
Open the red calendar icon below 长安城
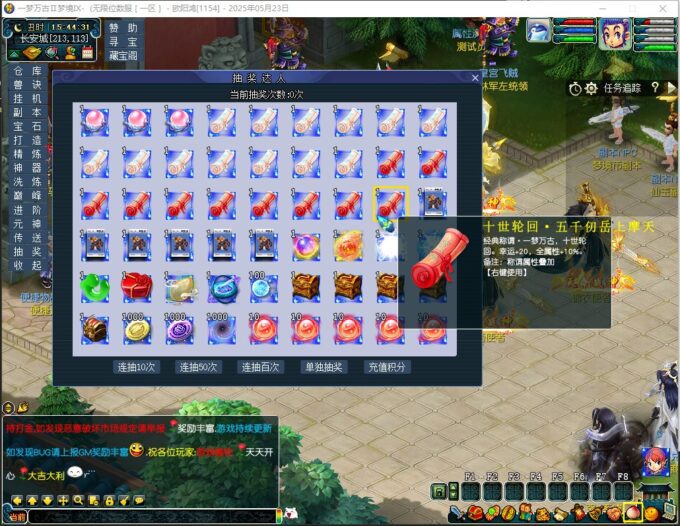(87, 51)
